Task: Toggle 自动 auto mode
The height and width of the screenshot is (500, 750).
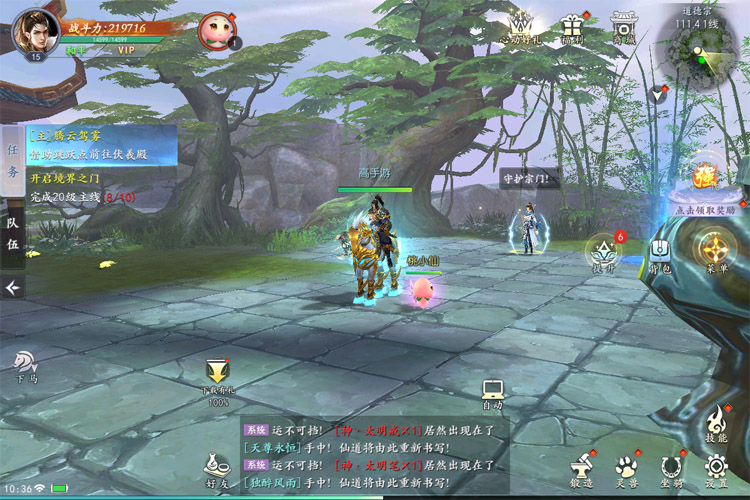Action: click(x=492, y=393)
